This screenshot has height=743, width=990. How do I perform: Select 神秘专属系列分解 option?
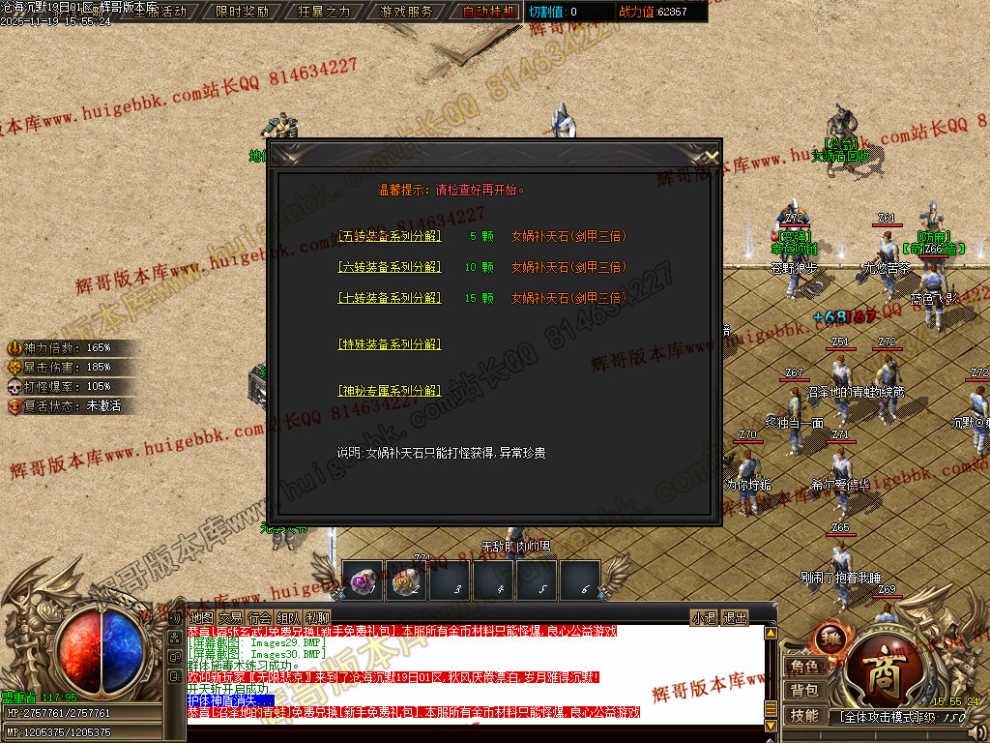click(x=389, y=391)
